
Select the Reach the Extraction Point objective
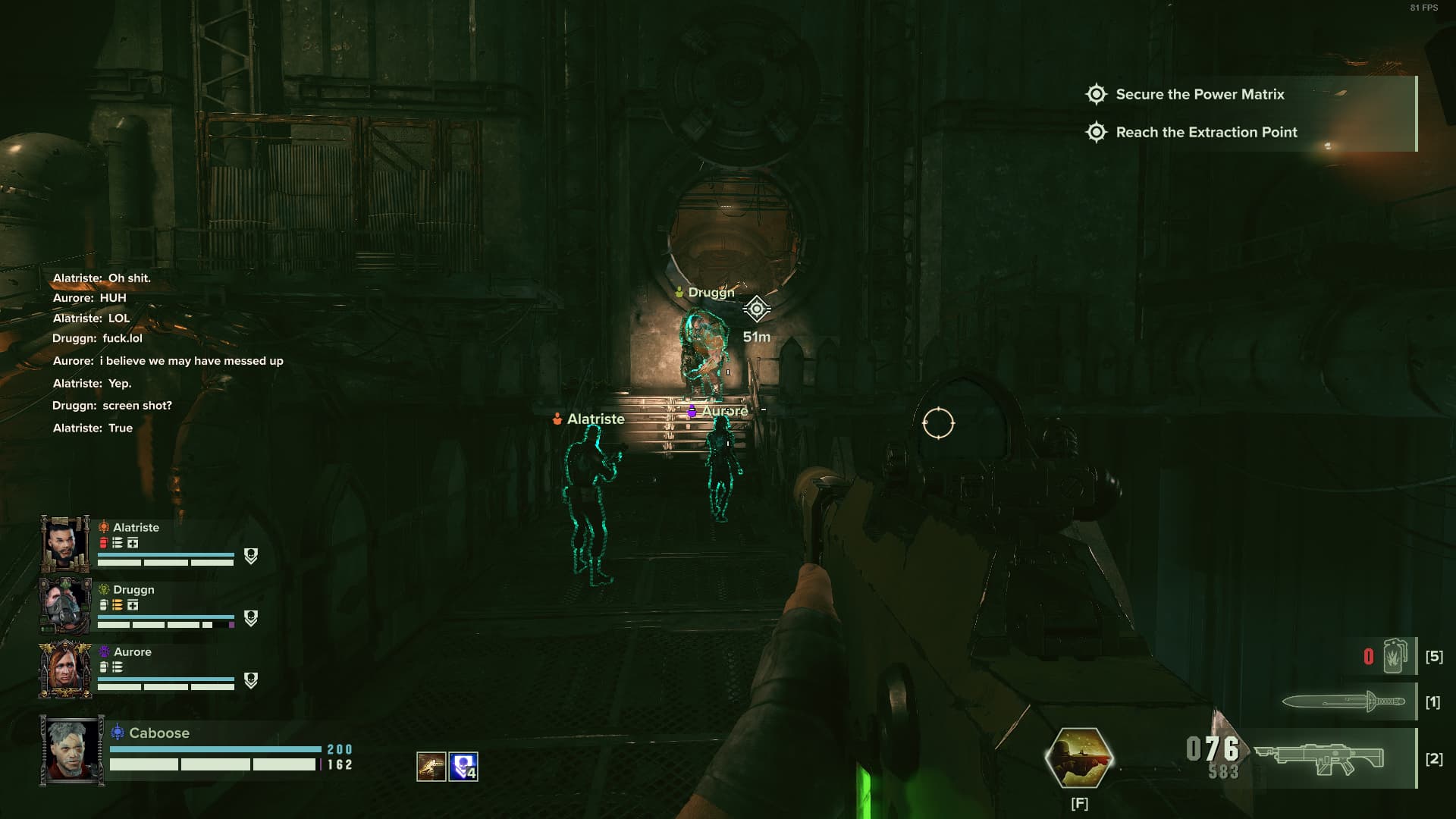coord(1206,132)
